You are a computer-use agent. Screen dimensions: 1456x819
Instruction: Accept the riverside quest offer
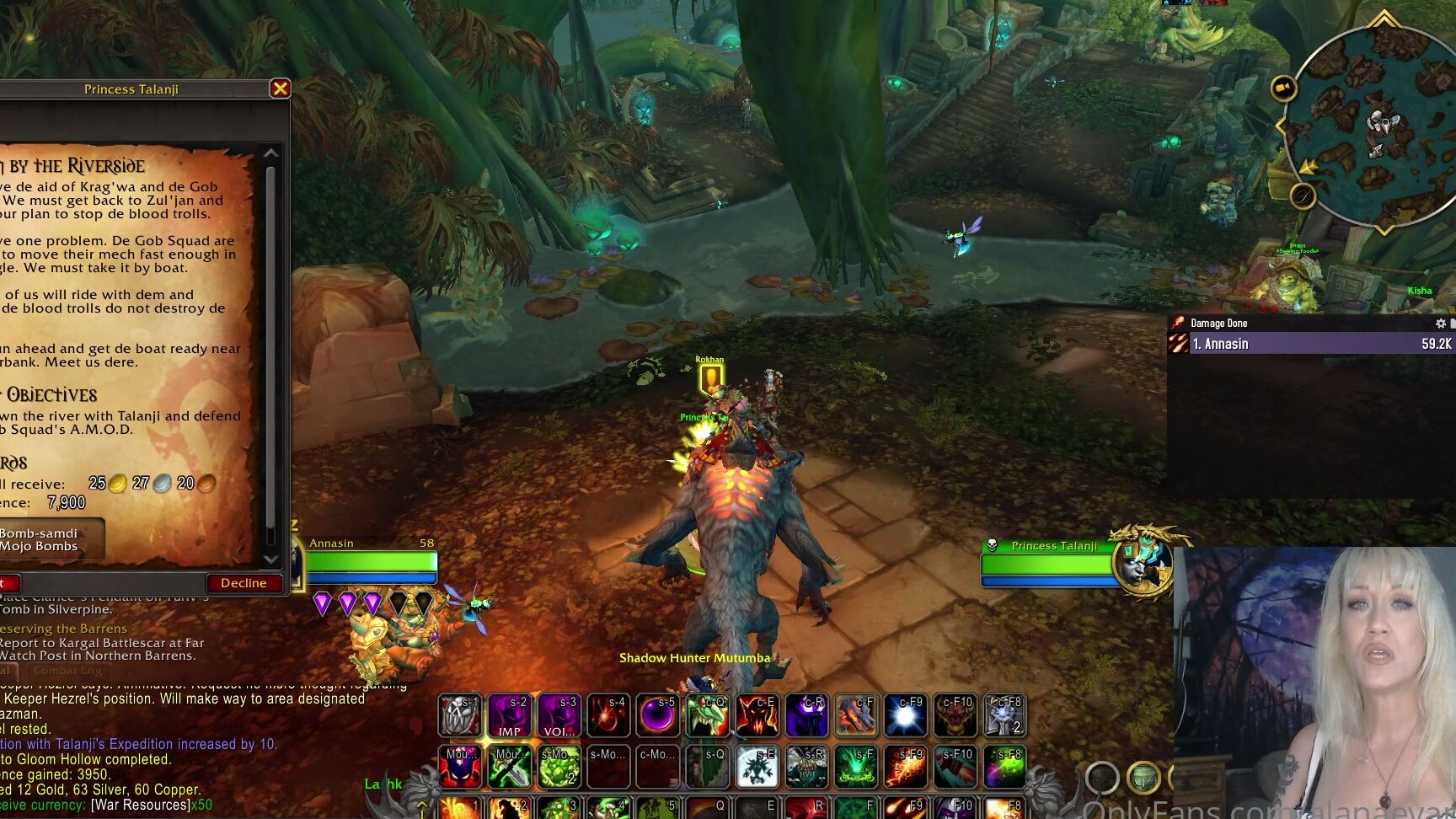7,582
